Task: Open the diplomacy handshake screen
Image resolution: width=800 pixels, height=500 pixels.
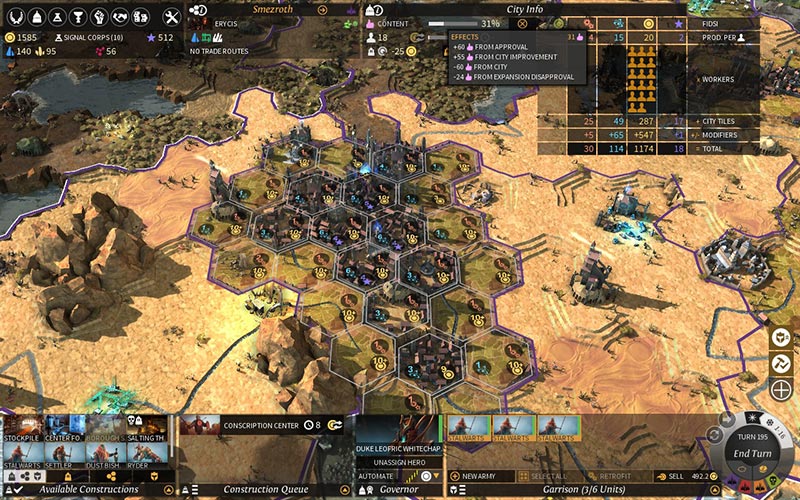Action: click(120, 17)
